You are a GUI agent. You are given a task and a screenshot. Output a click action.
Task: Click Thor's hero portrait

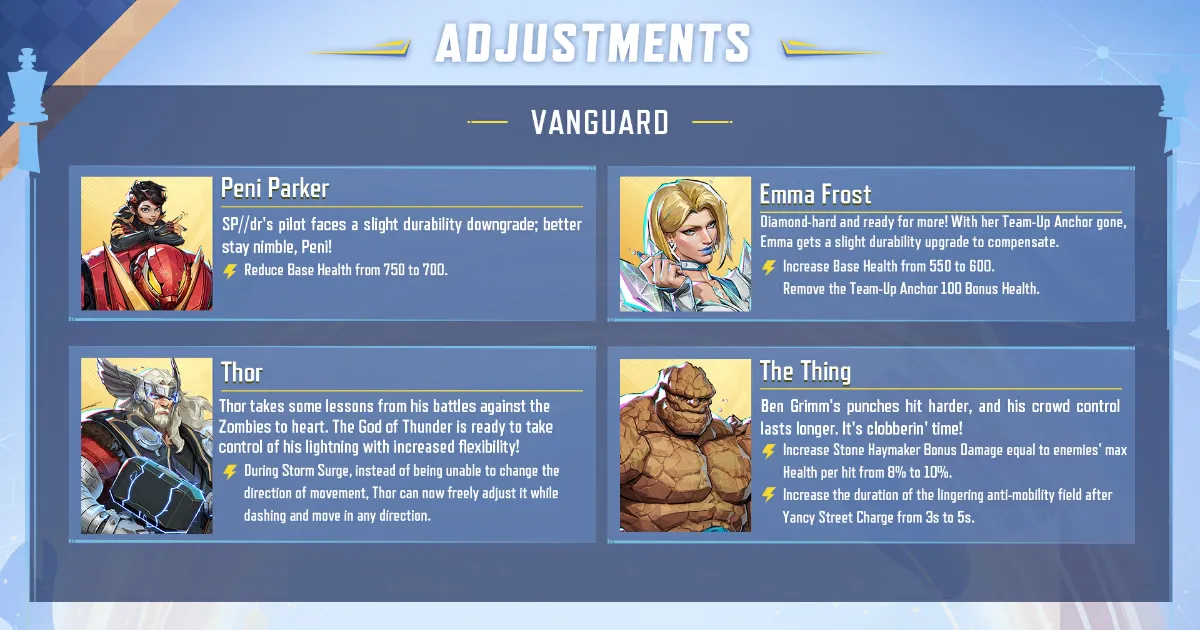147,446
